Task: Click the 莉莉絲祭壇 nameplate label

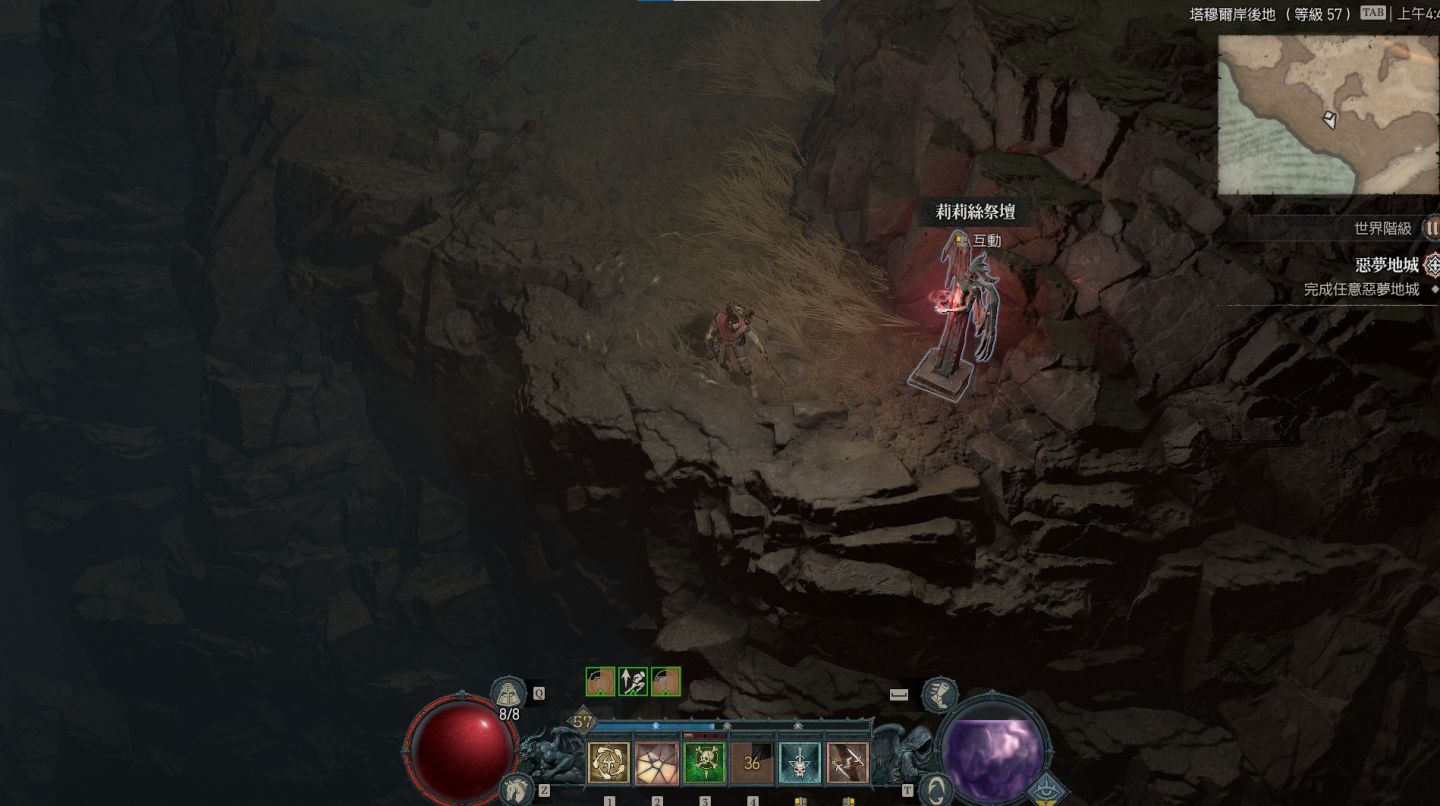Action: [x=975, y=212]
